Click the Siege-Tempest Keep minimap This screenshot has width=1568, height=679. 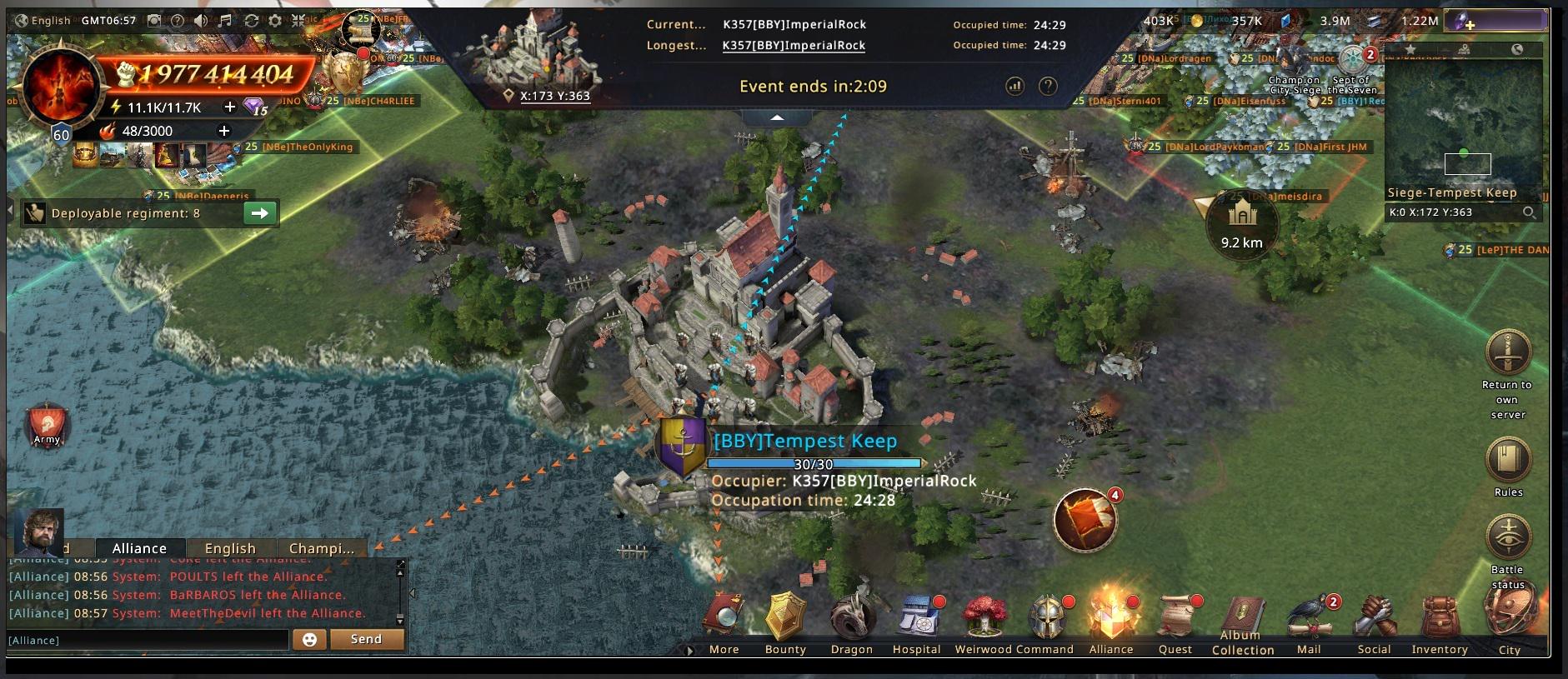1463,125
